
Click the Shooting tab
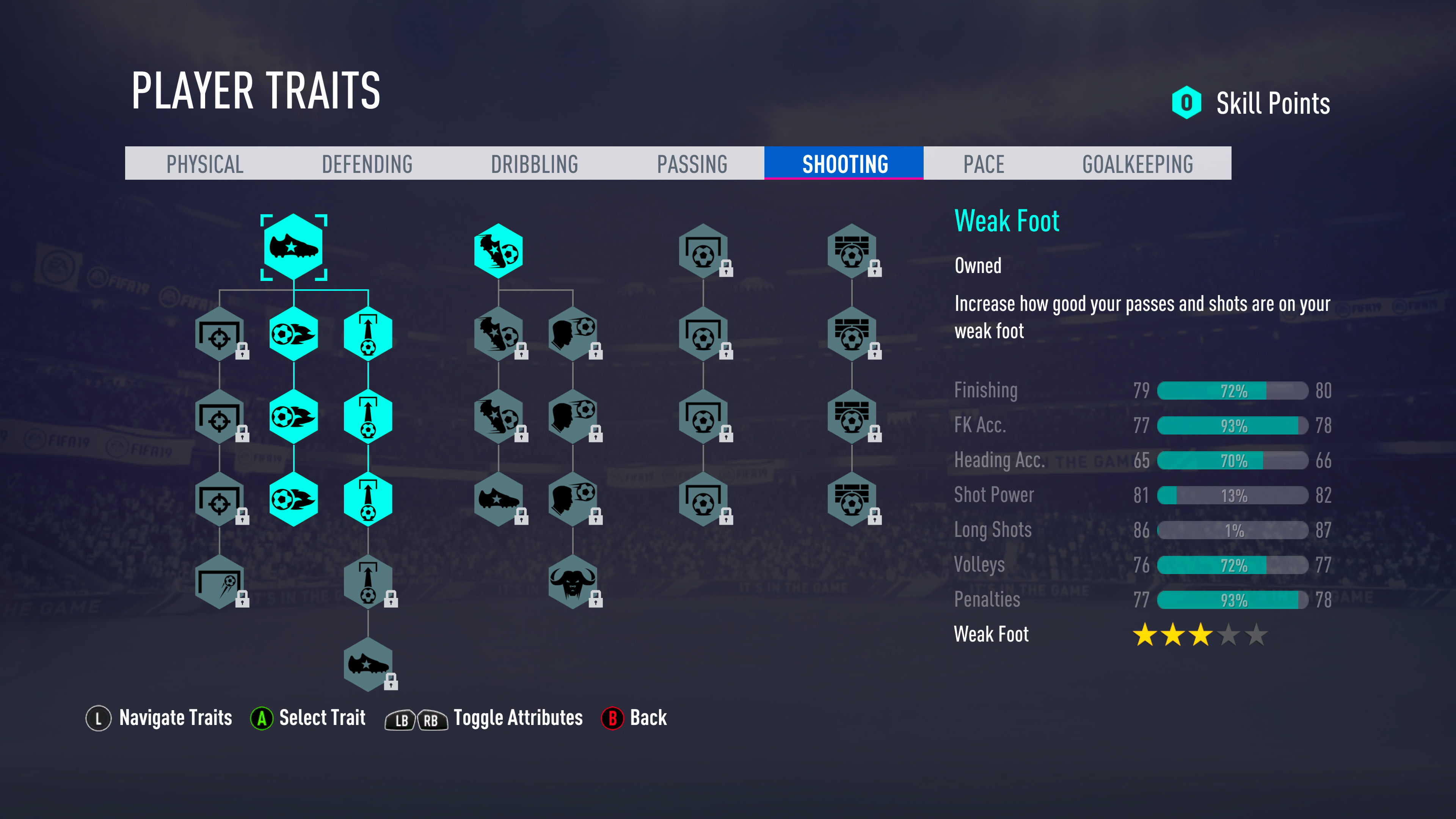tap(844, 164)
